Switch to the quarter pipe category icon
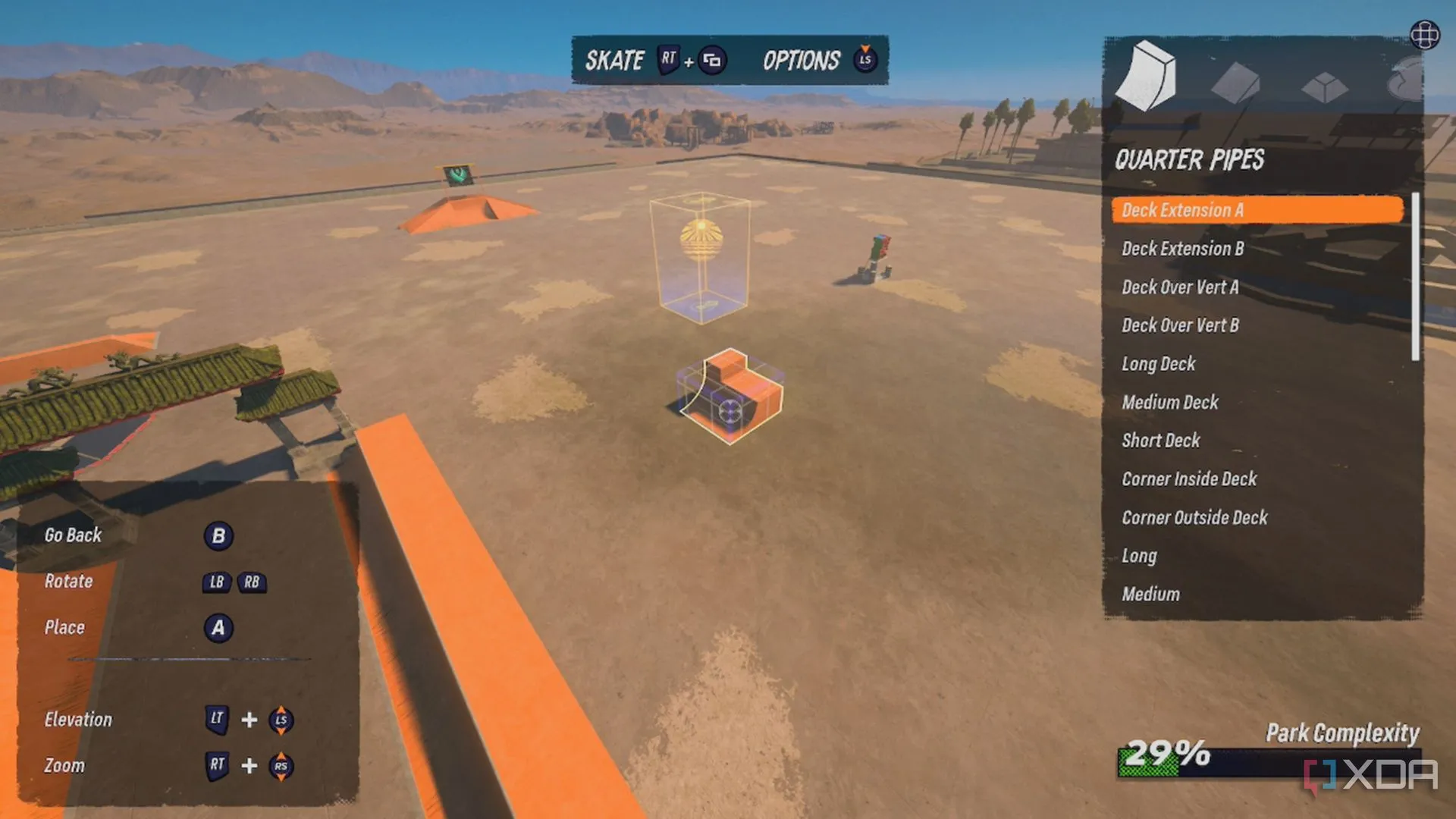Image resolution: width=1456 pixels, height=819 pixels. pyautogui.click(x=1146, y=77)
